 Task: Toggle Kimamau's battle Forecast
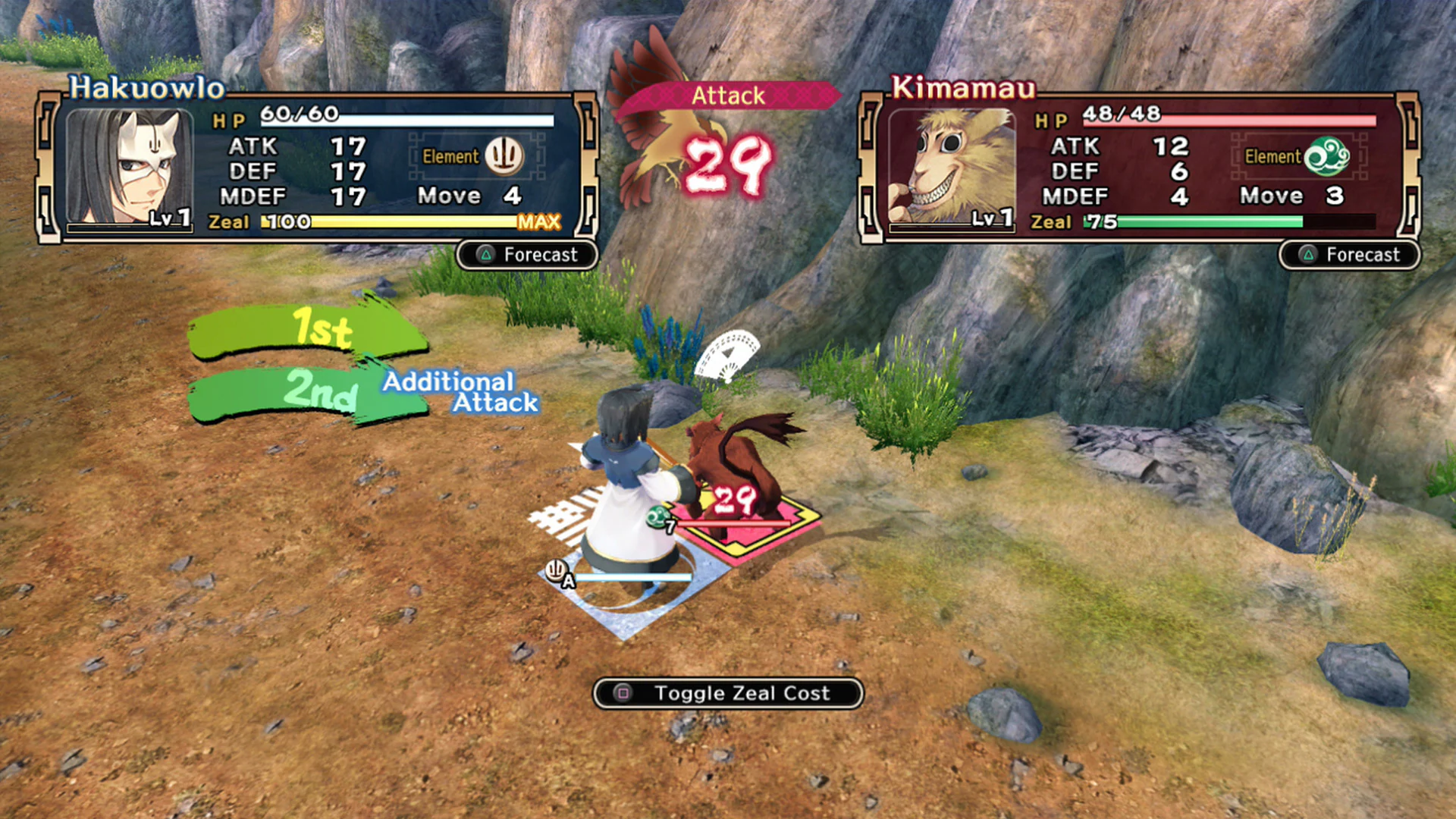click(1348, 256)
